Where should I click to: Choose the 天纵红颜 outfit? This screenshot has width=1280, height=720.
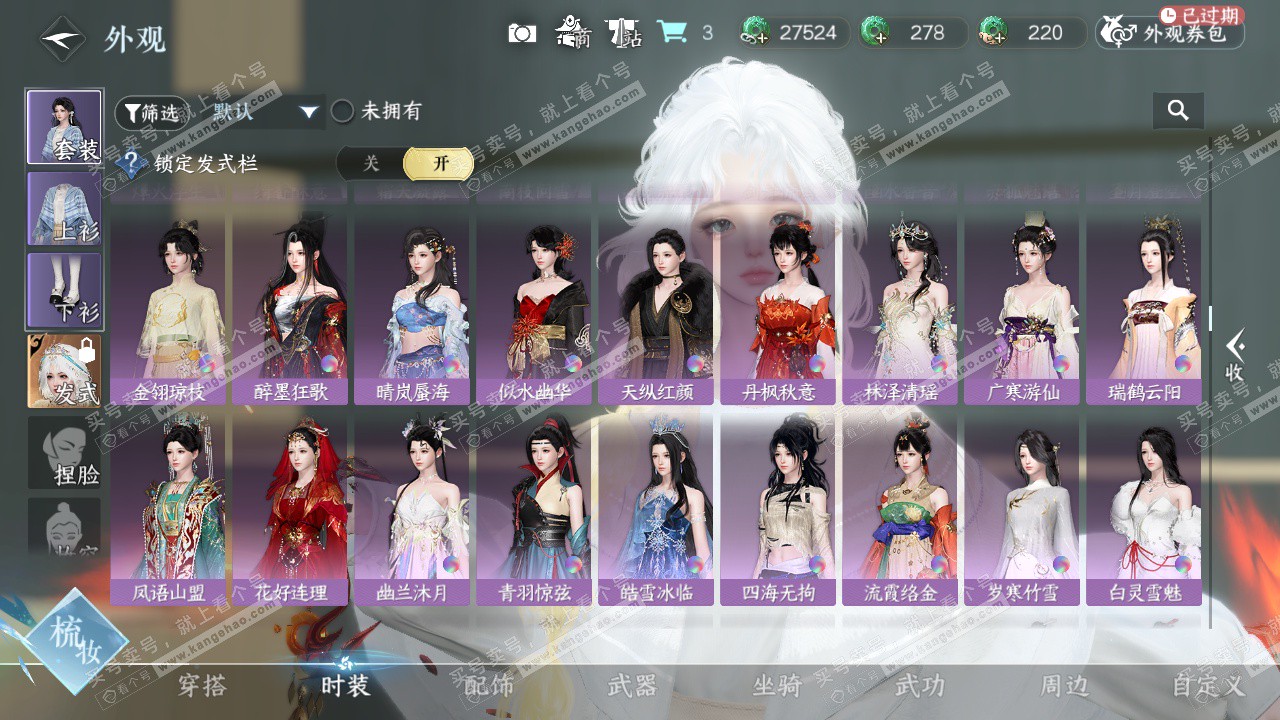coord(656,308)
